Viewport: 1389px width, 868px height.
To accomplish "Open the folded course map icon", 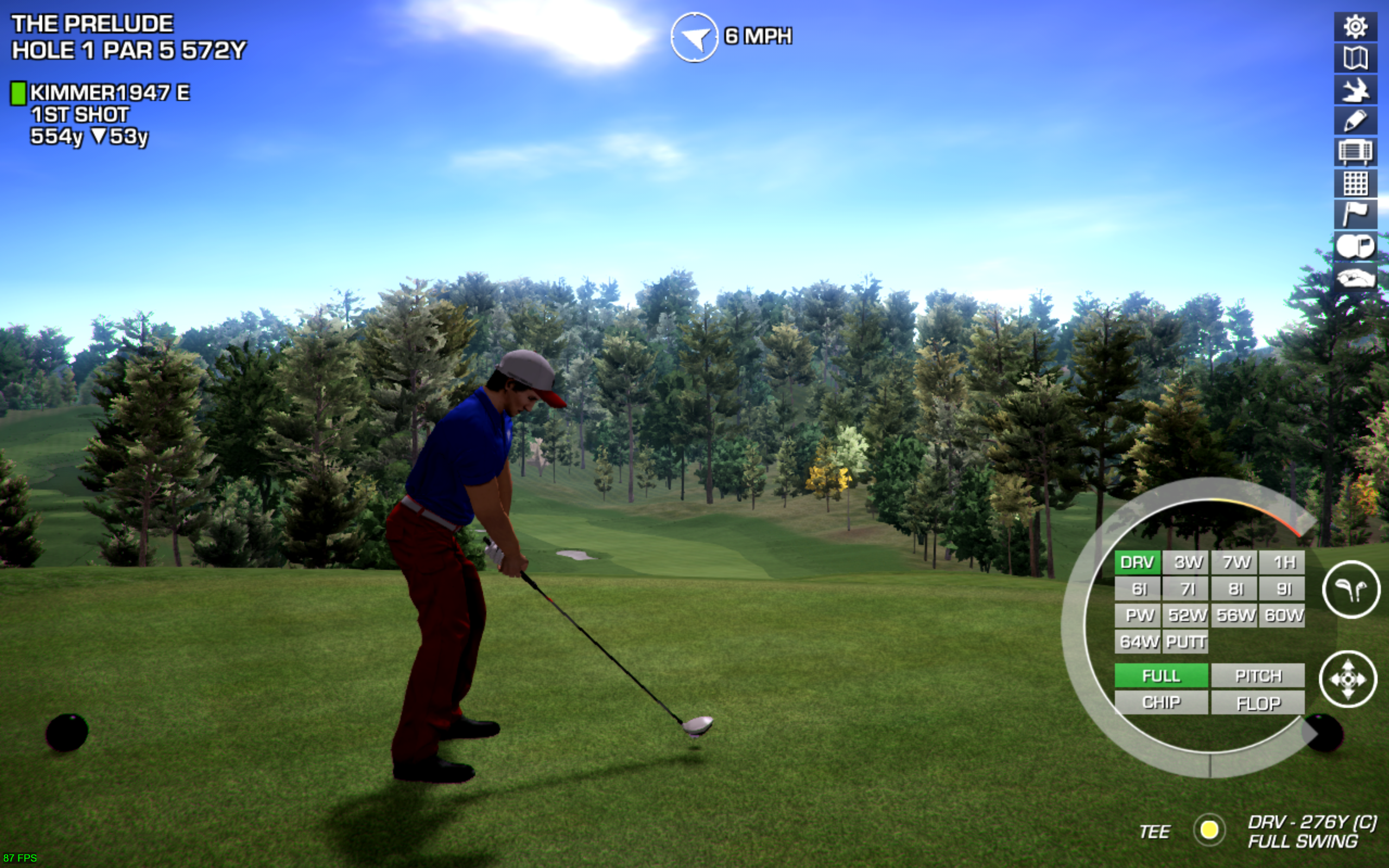I will pyautogui.click(x=1355, y=58).
